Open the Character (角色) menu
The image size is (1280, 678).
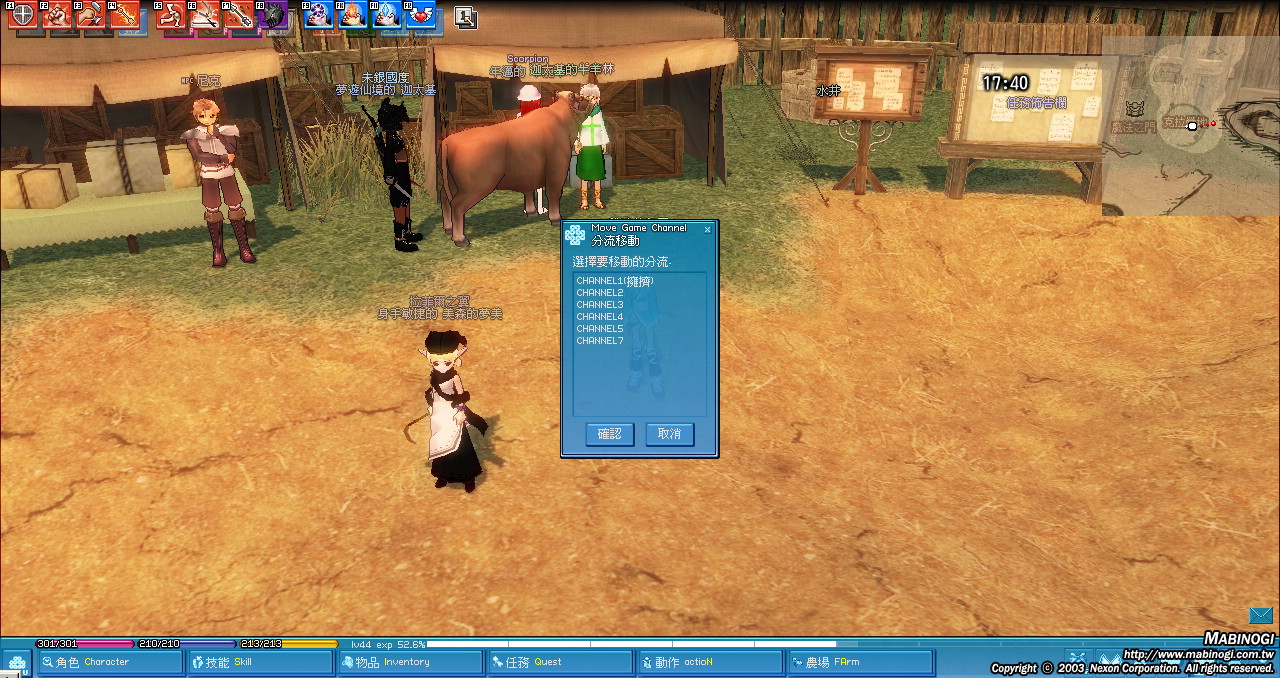110,662
